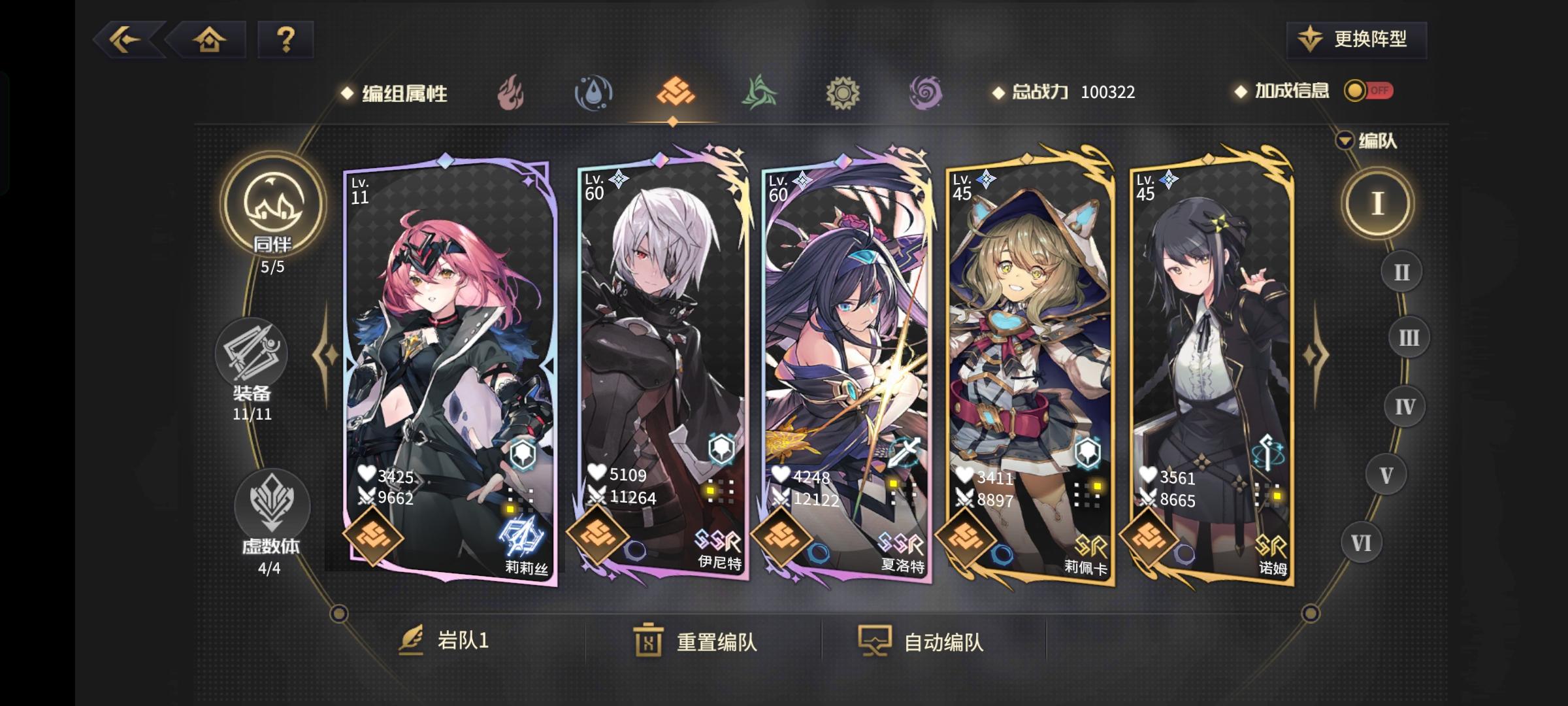Open the home screen icon

tap(208, 41)
